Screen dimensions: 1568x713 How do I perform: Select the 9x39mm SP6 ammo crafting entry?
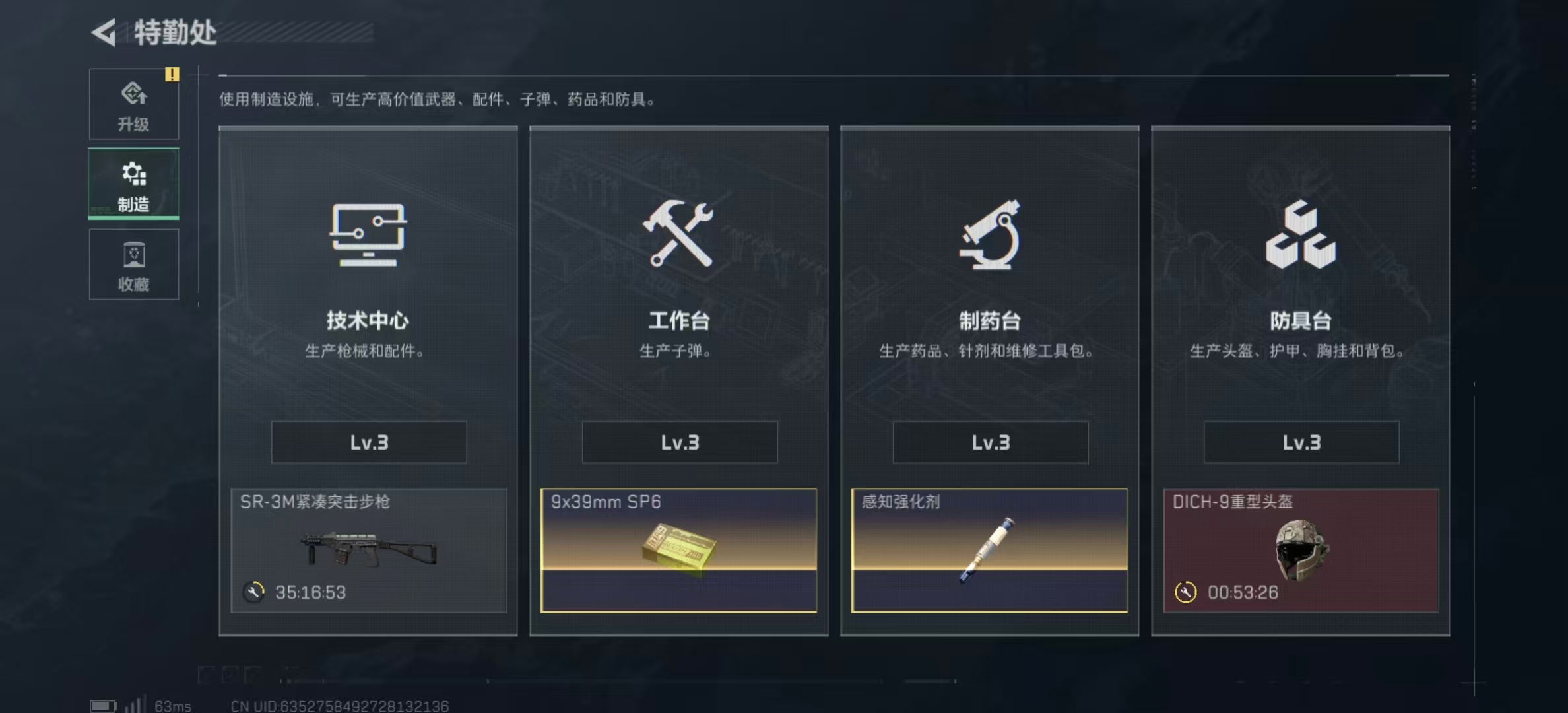click(678, 551)
